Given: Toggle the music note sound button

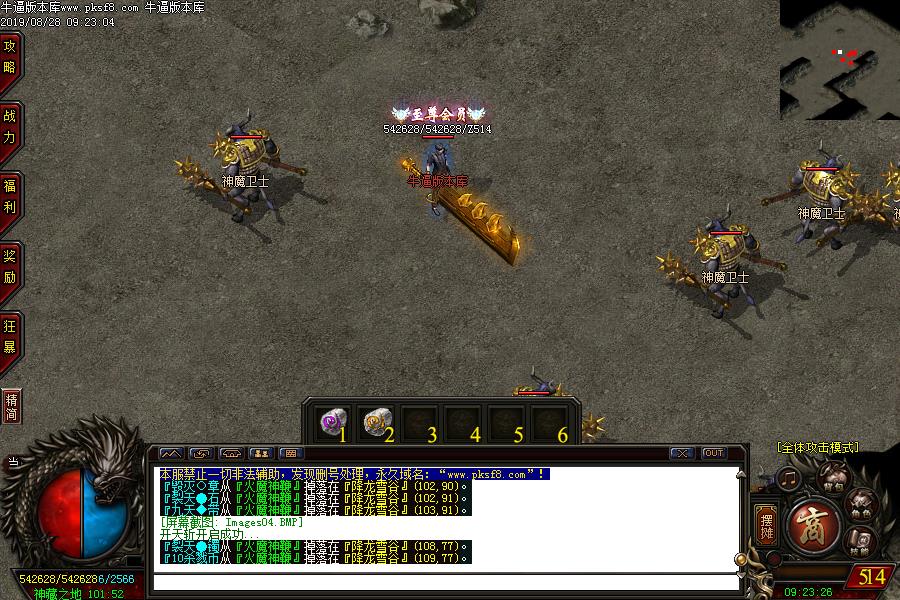Looking at the screenshot, I should pyautogui.click(x=789, y=478).
